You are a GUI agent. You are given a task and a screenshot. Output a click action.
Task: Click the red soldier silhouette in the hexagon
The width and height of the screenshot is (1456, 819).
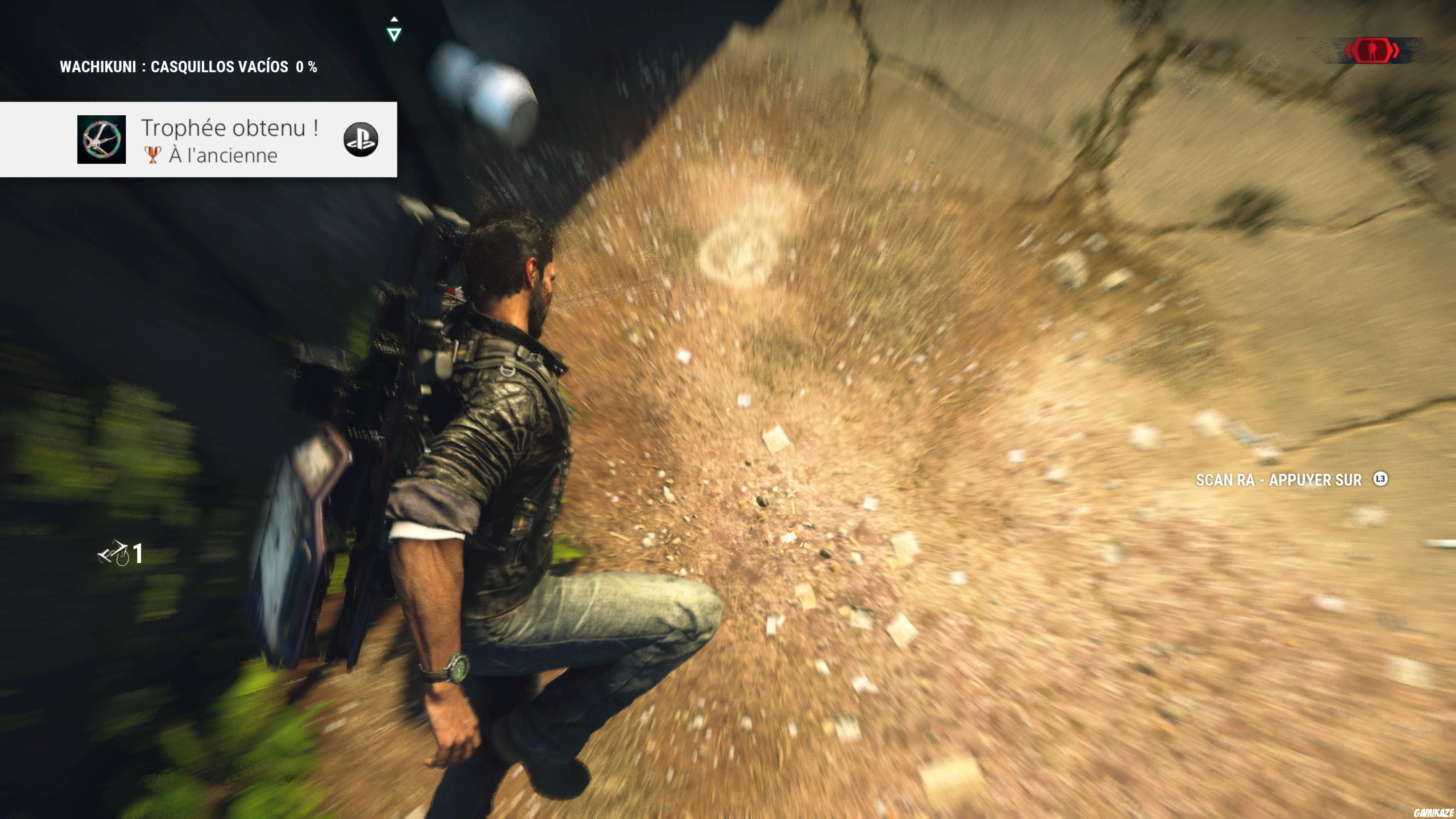coord(1372,50)
